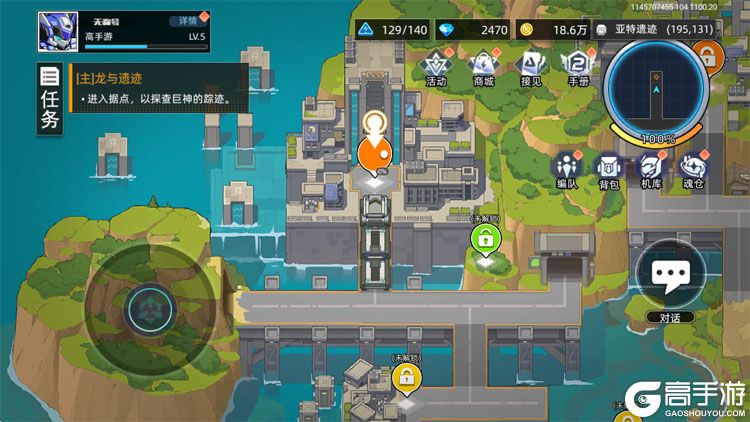Open the 手册 handbook
The width and height of the screenshot is (750, 422).
578,67
